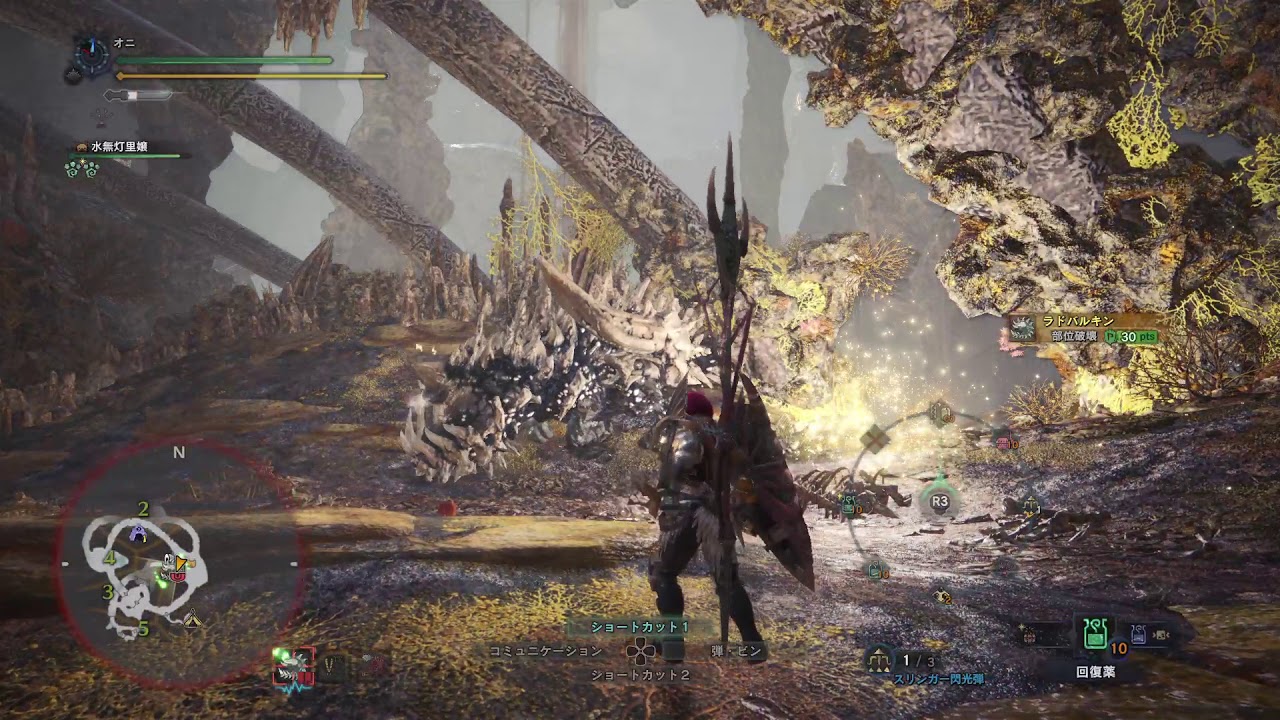Click the compass dial above the health bar
Image resolution: width=1280 pixels, height=720 pixels.
pyautogui.click(x=90, y=55)
